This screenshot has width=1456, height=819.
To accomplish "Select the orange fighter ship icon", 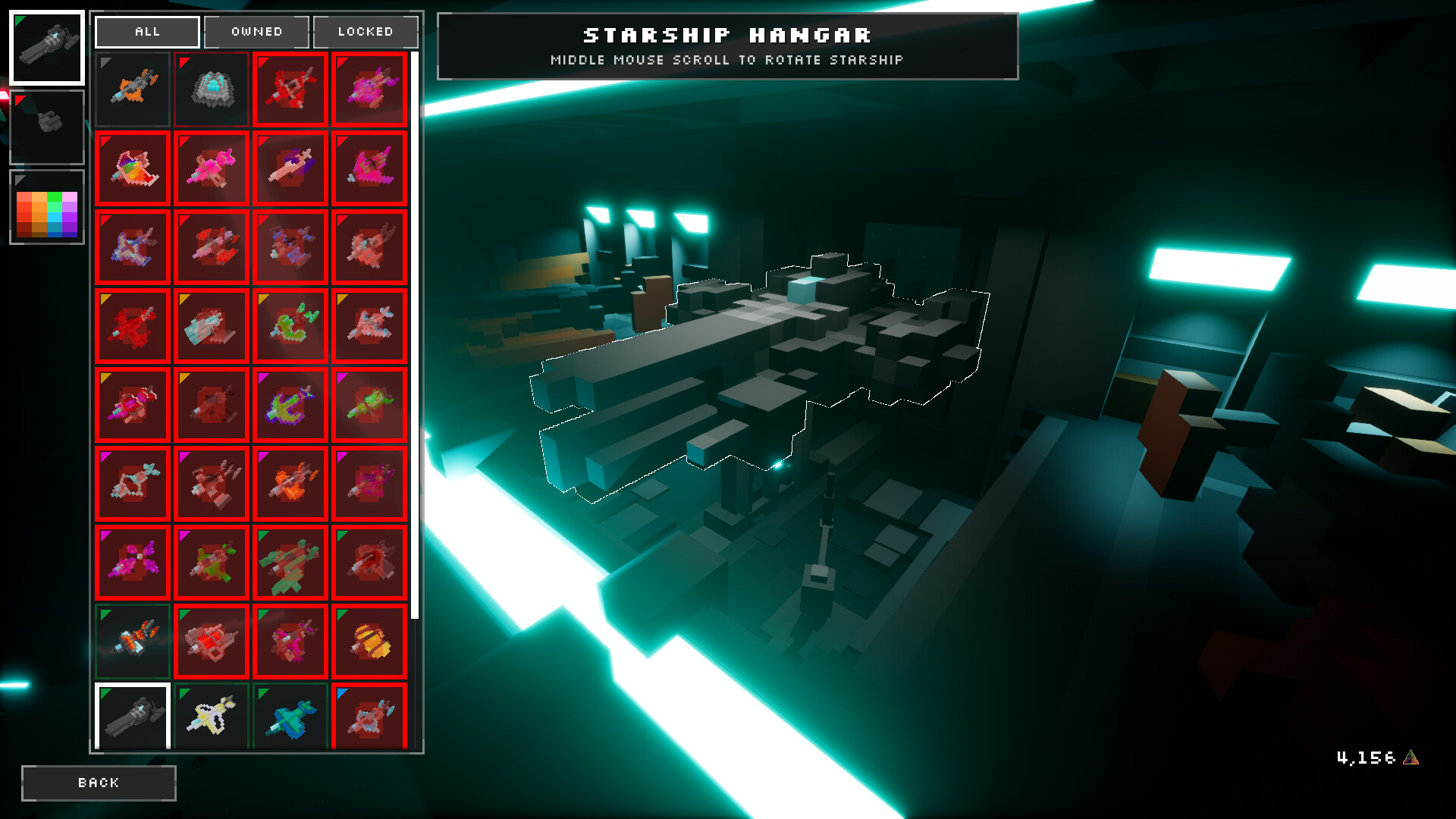I will coord(133,89).
